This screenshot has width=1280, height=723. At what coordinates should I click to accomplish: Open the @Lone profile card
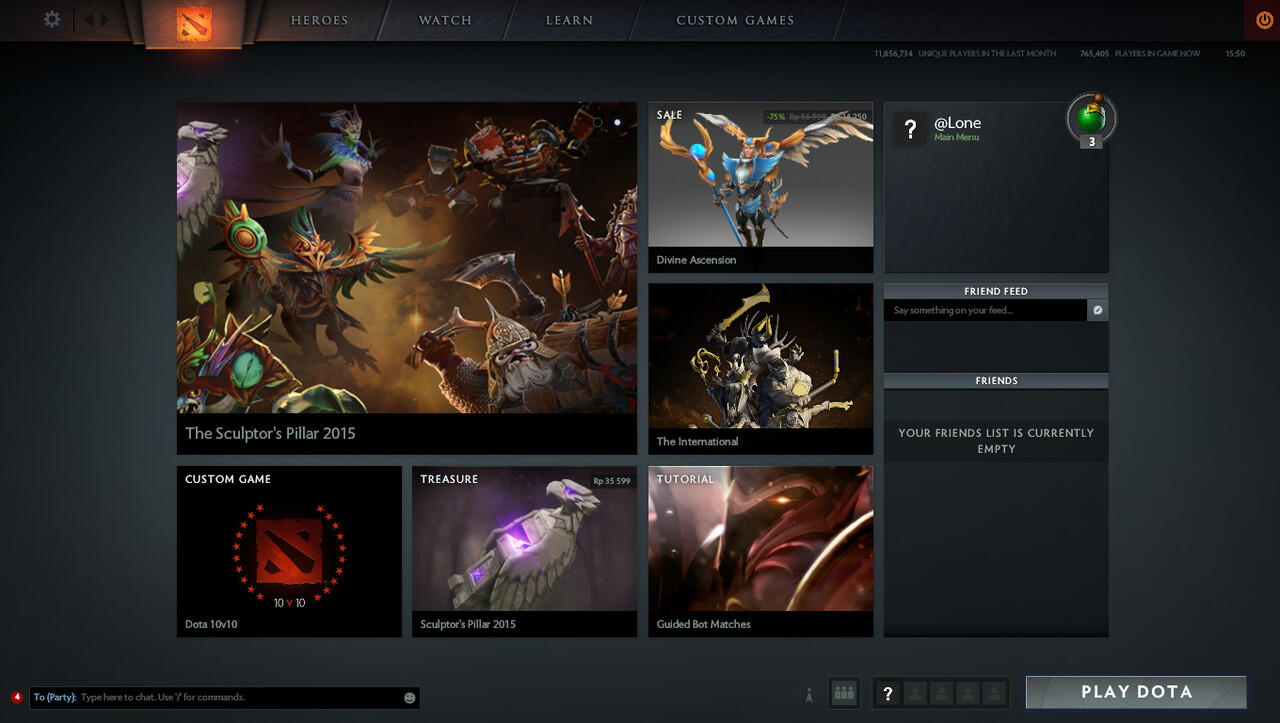pyautogui.click(x=957, y=128)
